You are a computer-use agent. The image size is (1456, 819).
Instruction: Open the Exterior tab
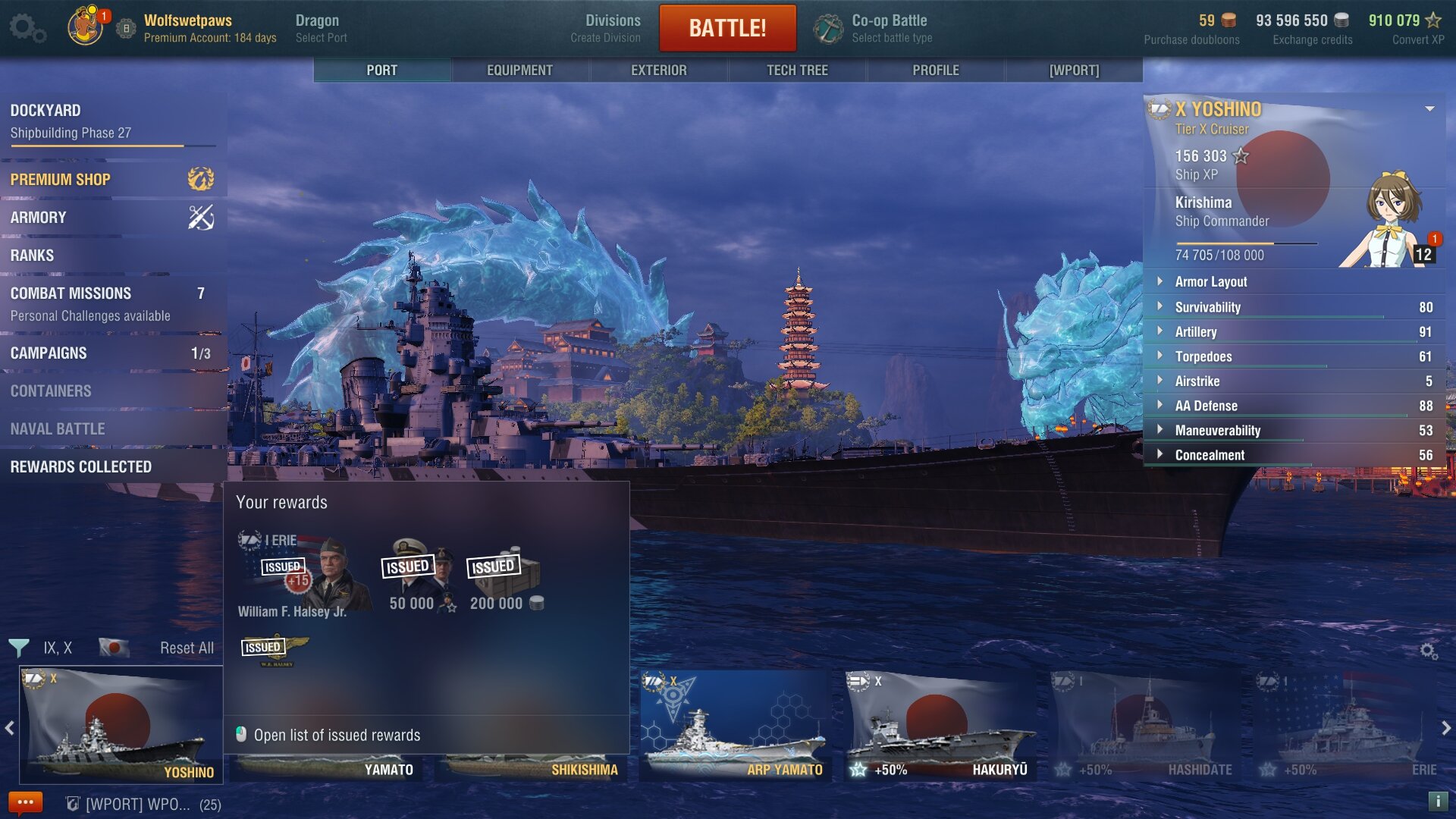click(658, 71)
